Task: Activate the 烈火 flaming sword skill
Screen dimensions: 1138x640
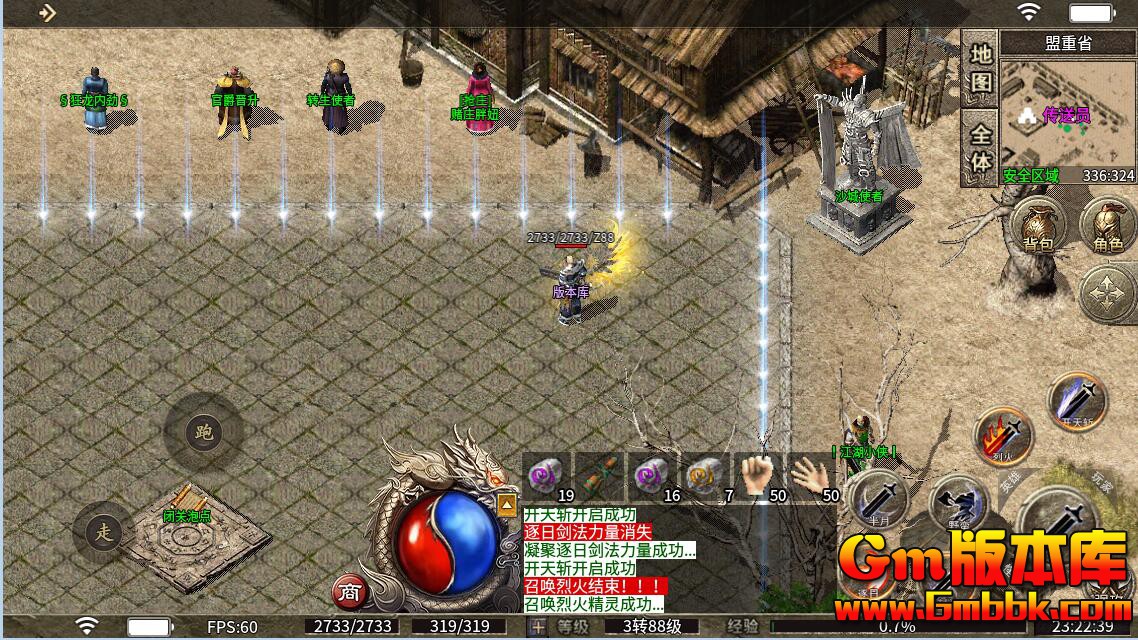Action: point(1003,438)
